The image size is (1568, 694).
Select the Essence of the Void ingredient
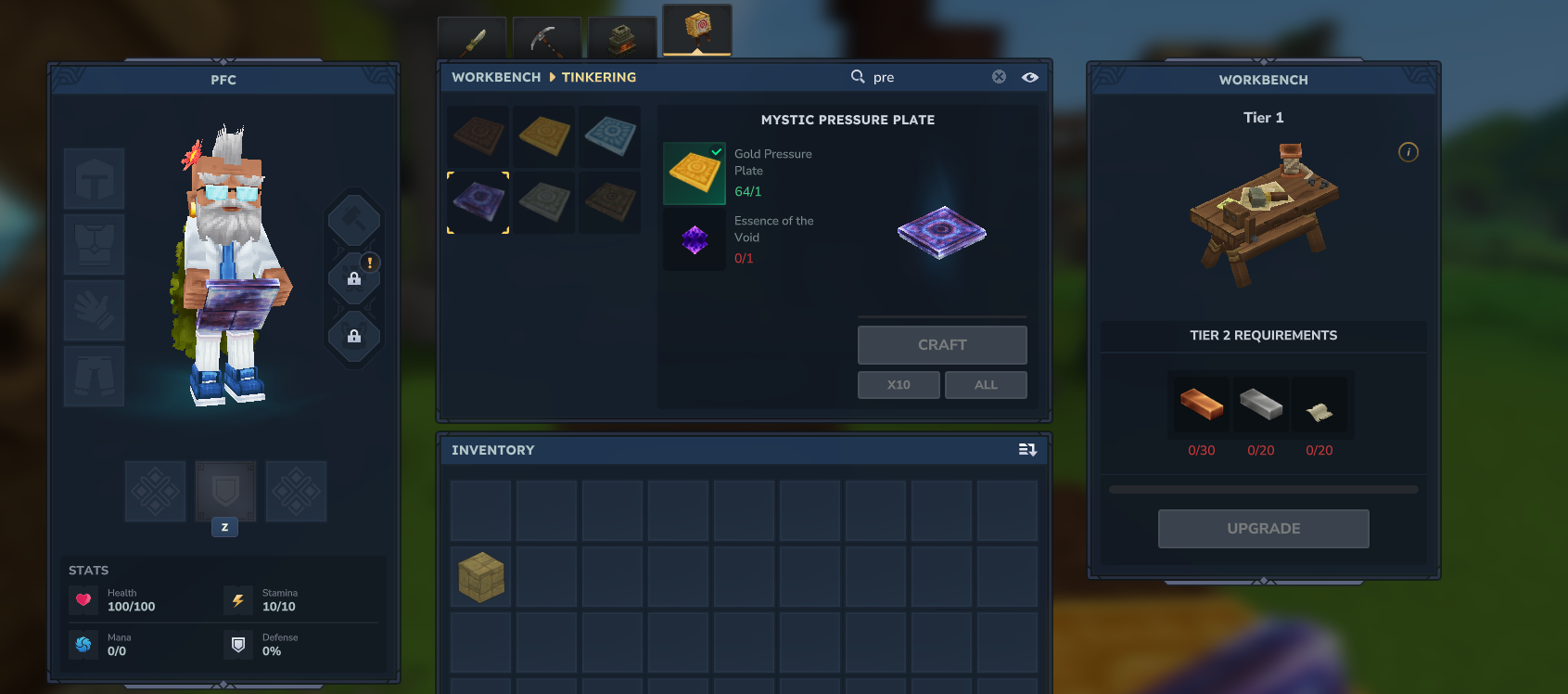[x=694, y=239]
